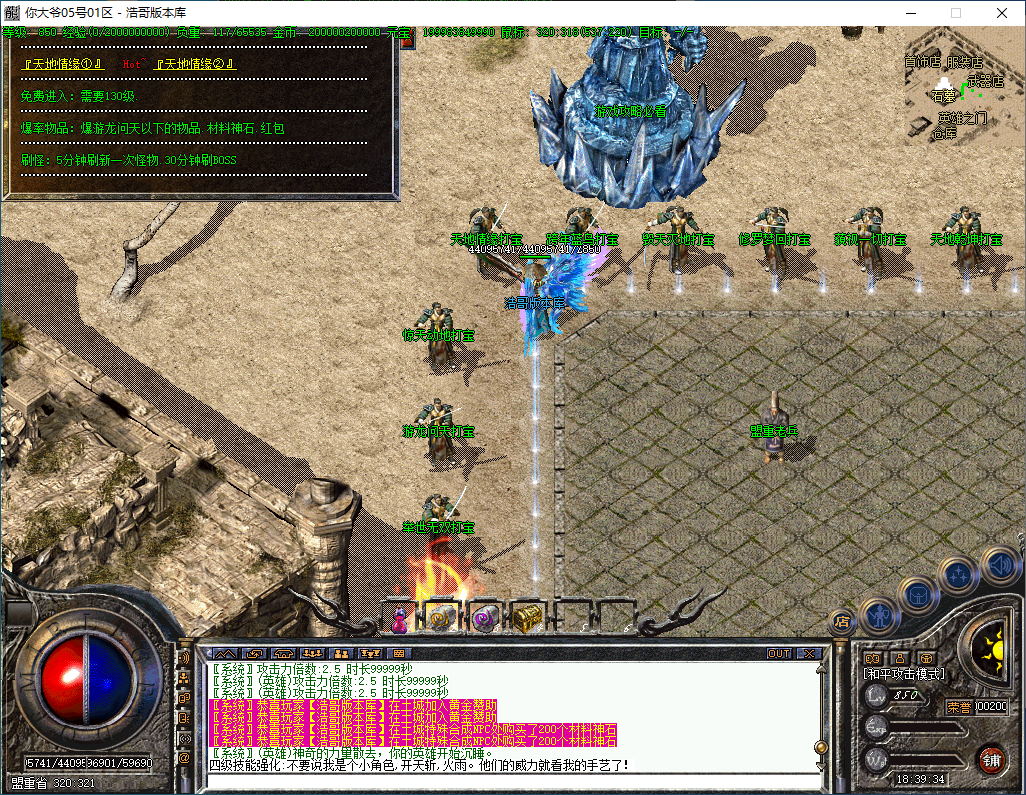Open the character equipment round button
The width and height of the screenshot is (1026, 795).
point(877,615)
